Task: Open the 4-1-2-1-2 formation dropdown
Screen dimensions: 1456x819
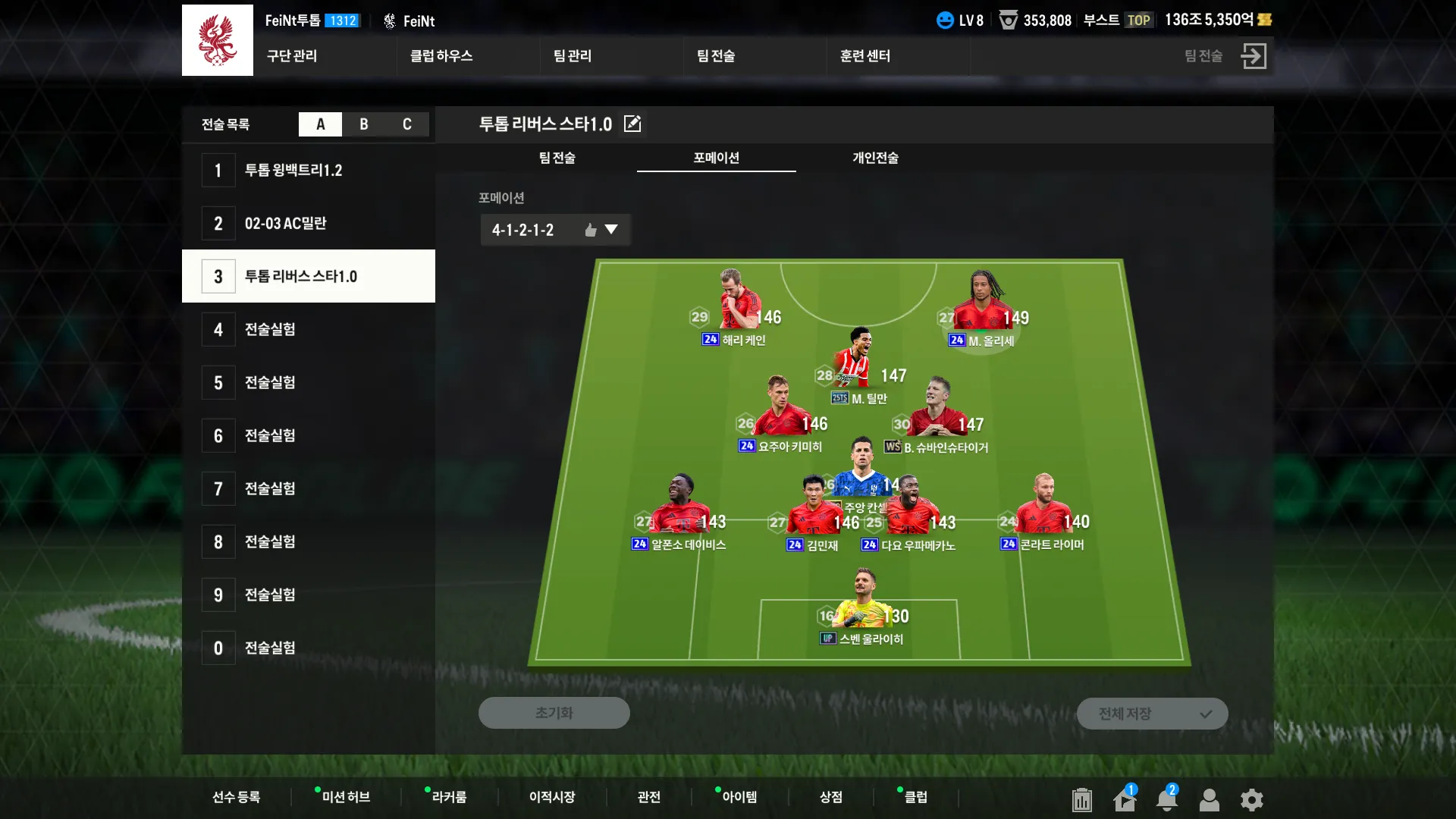Action: (x=555, y=230)
